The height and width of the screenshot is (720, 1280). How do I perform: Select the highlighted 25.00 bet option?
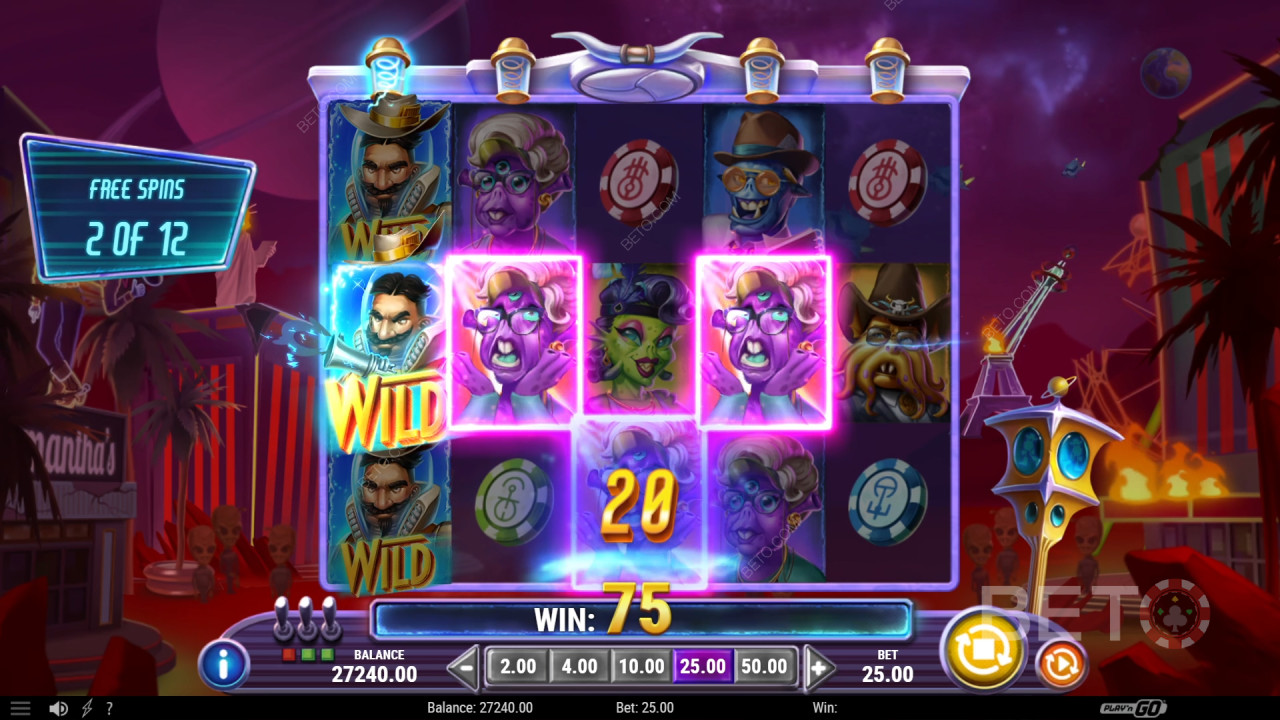[704, 665]
